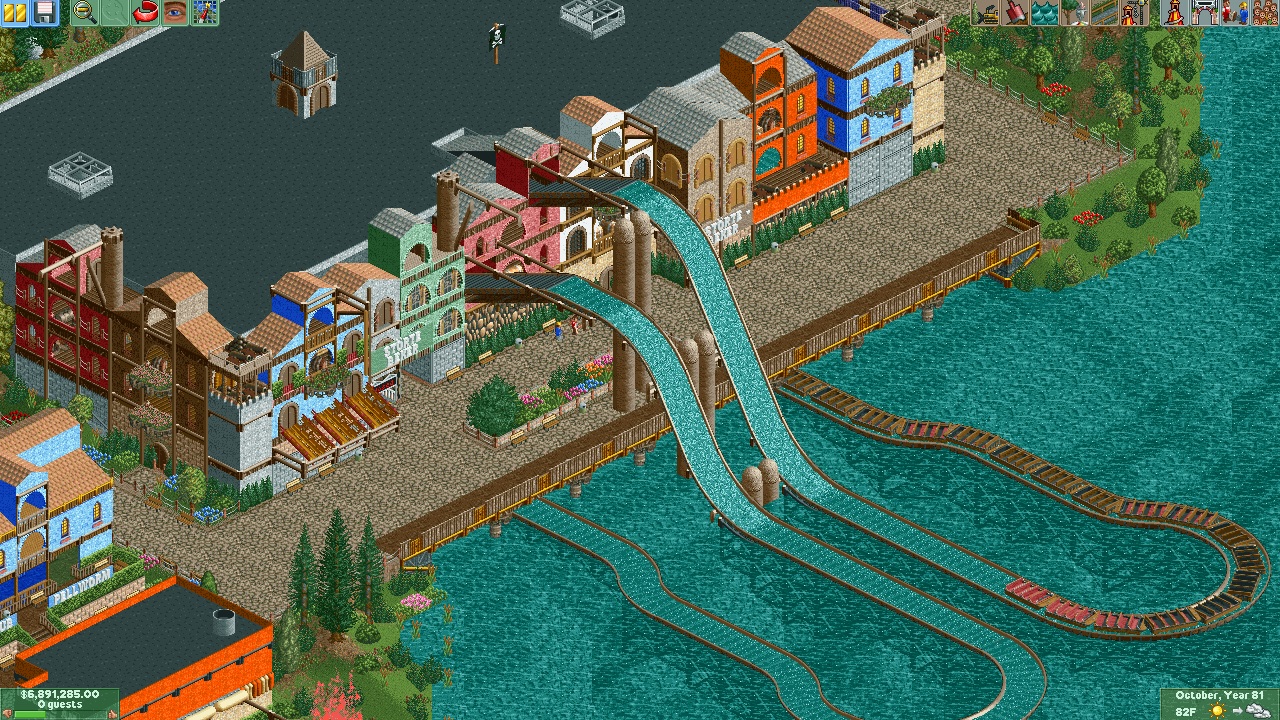
Task: Show the rides list in the park
Action: click(x=1174, y=12)
